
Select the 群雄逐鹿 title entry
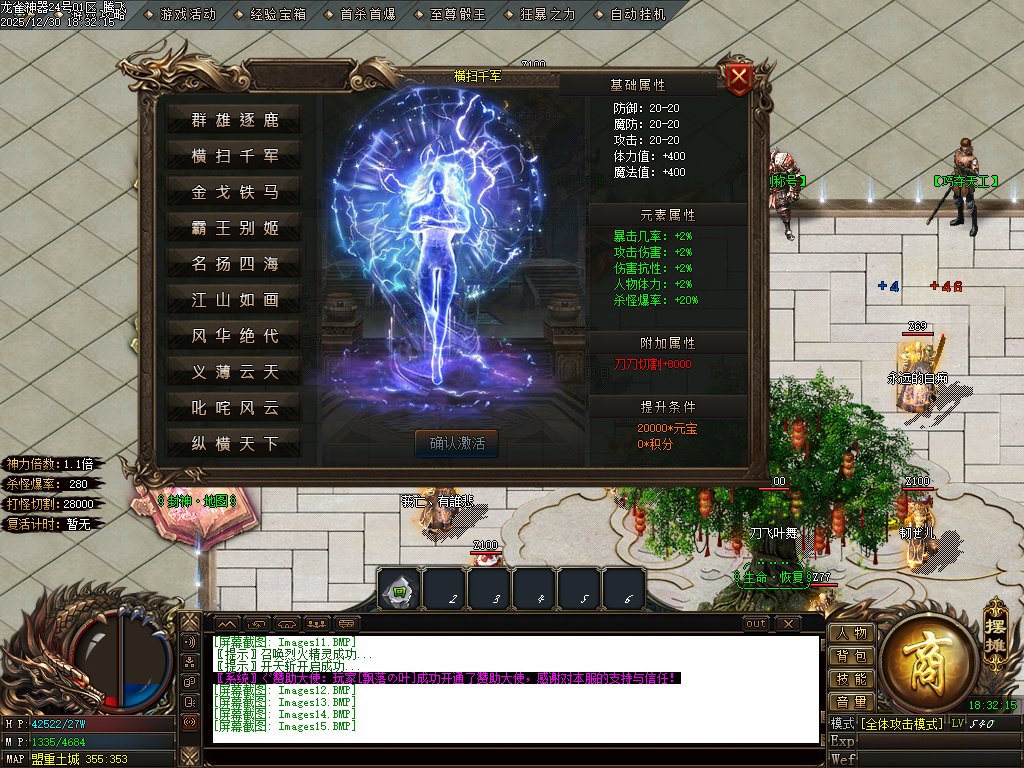pyautogui.click(x=235, y=120)
